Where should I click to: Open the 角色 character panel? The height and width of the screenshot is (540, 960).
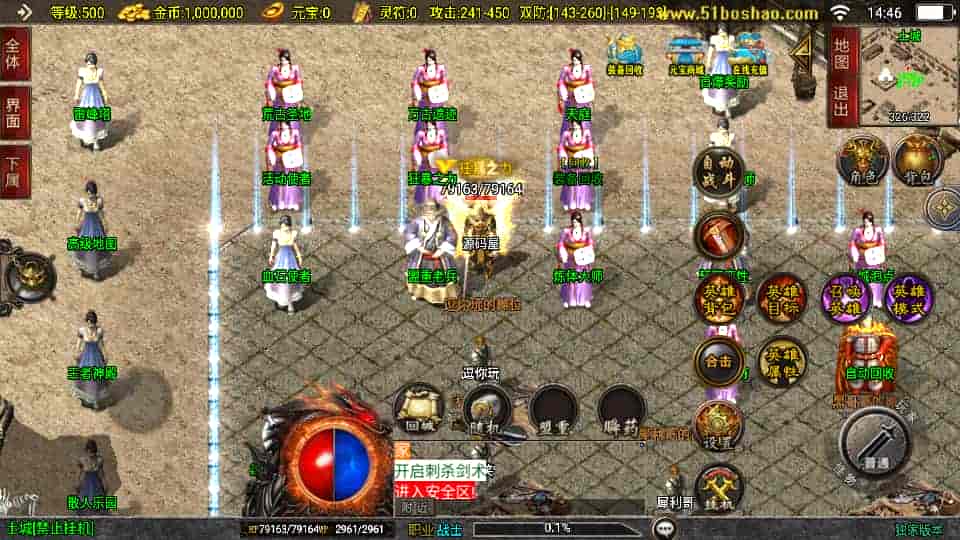pos(862,160)
